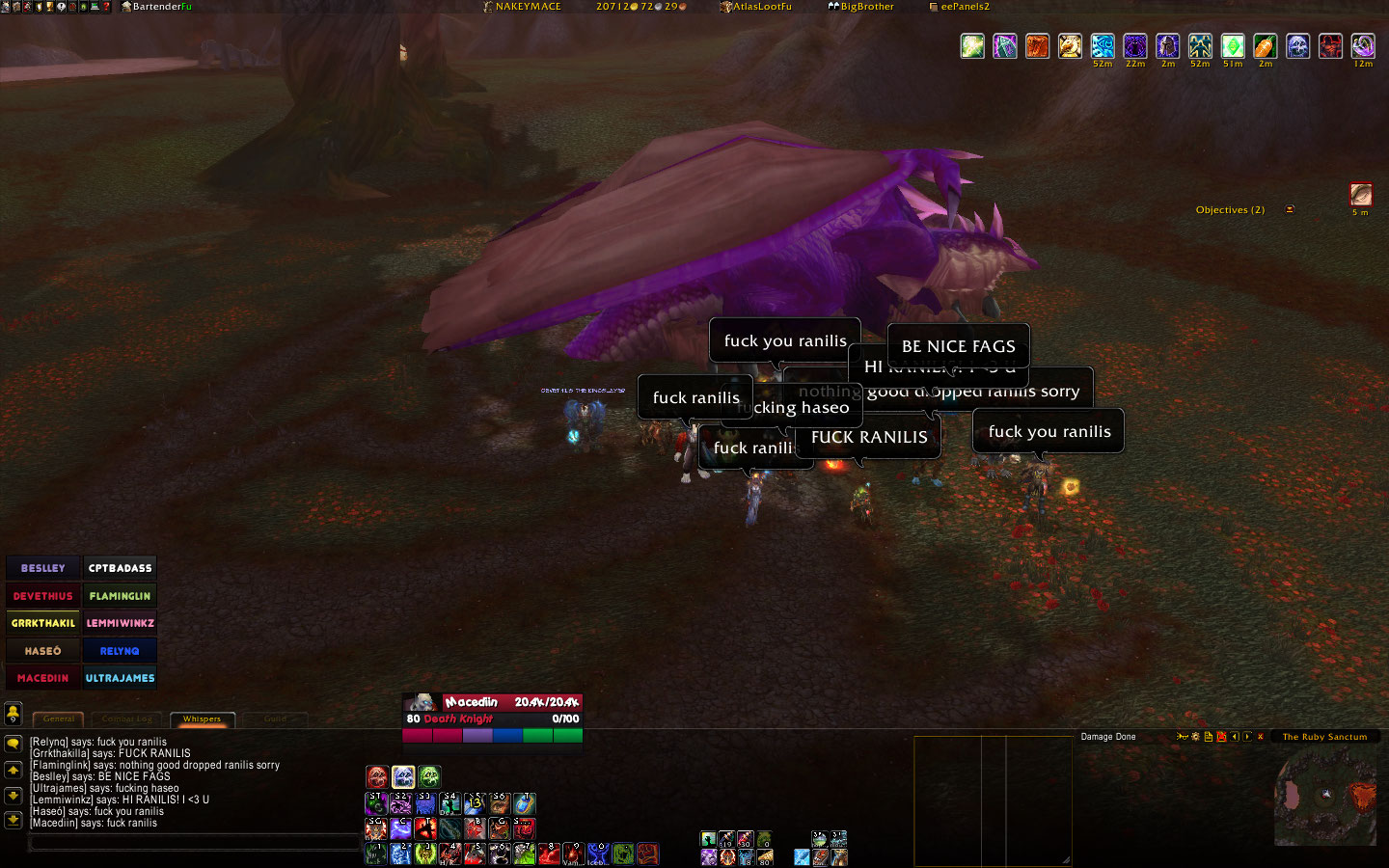Open the Guild chat tab
Viewport: 1389px width, 868px height.
(275, 719)
